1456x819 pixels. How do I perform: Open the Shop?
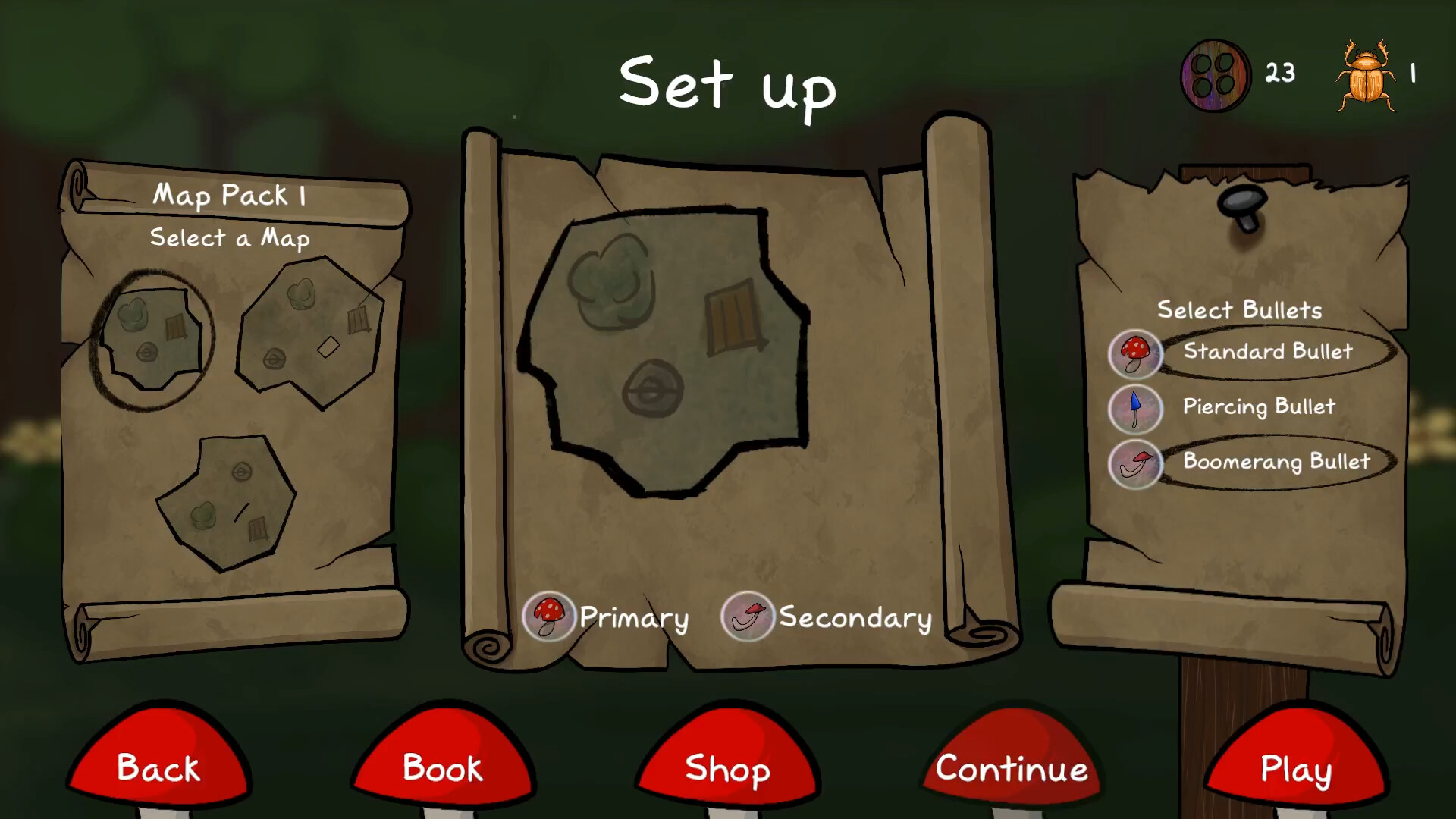(x=726, y=768)
